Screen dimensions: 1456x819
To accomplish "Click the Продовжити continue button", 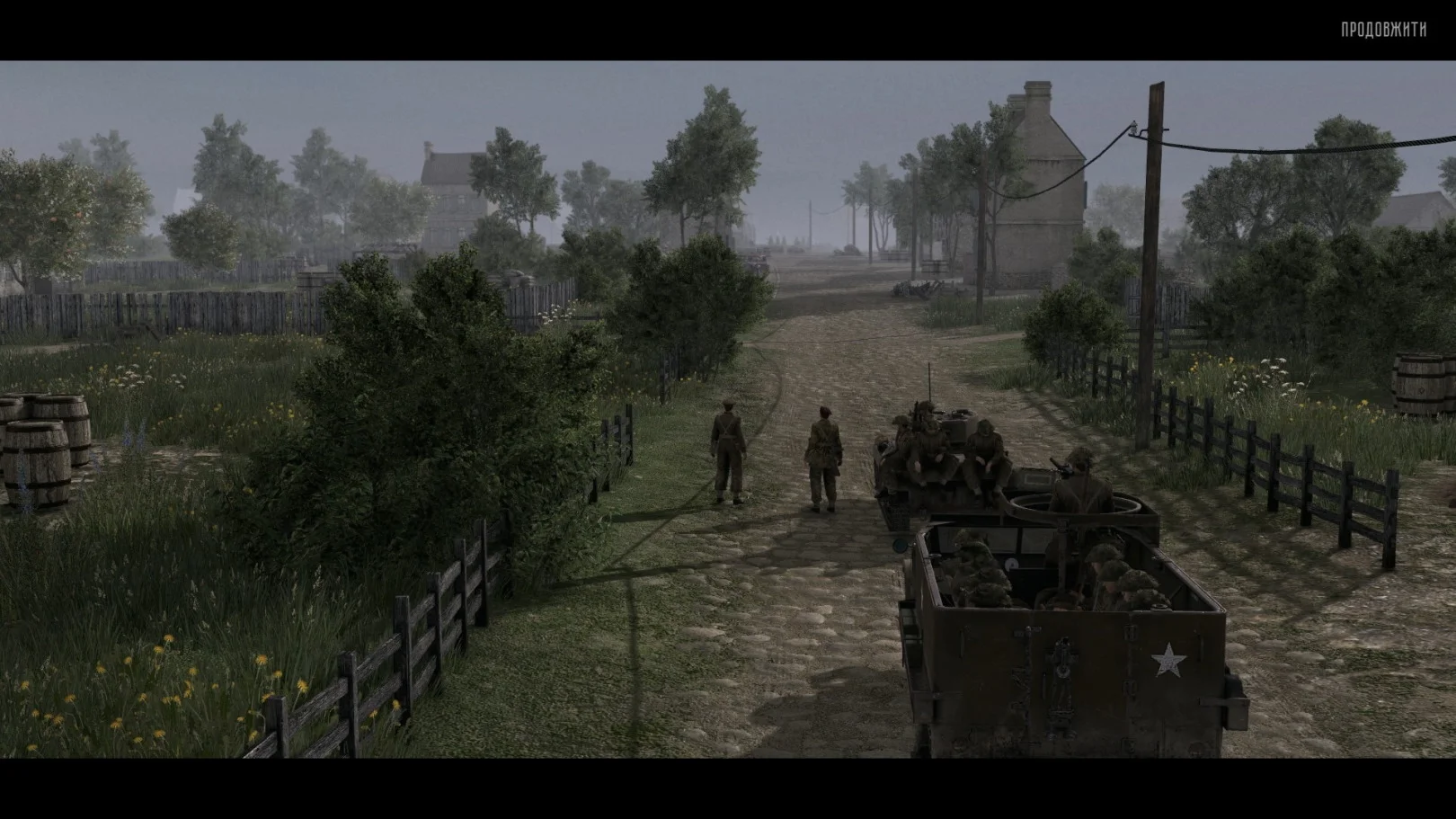I will click(x=1382, y=30).
